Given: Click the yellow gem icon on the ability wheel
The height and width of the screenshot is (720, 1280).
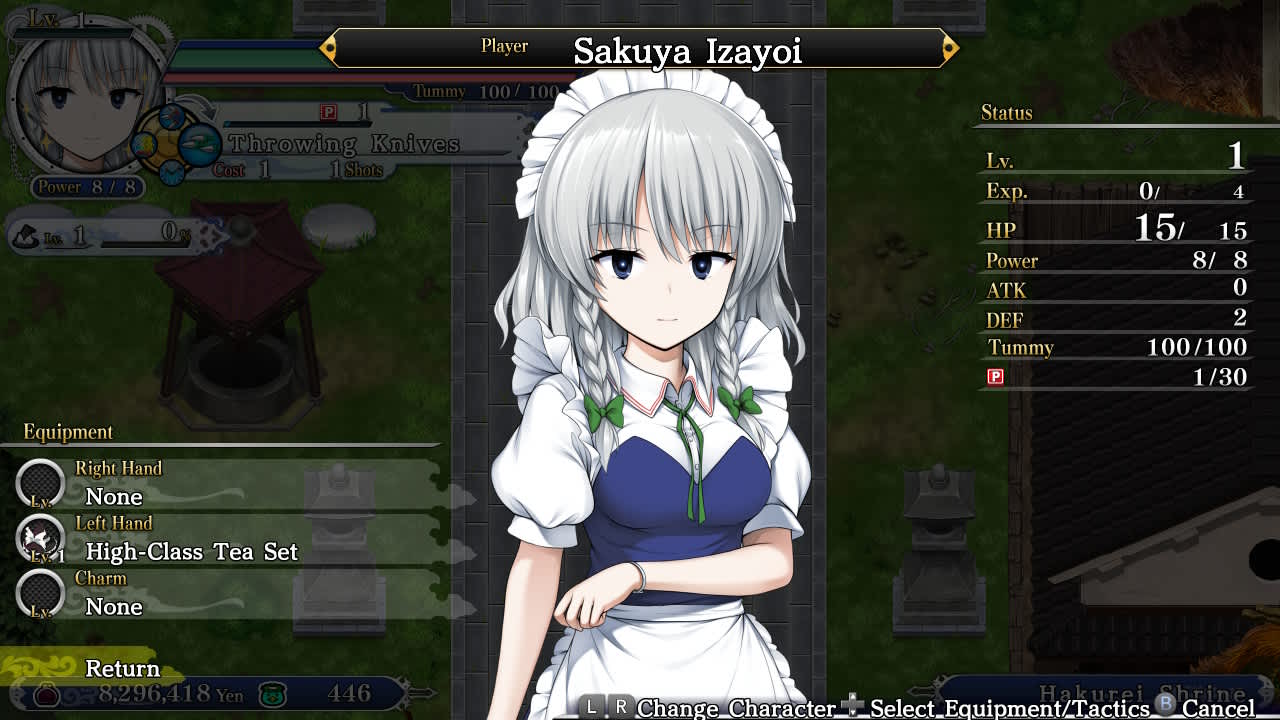Looking at the screenshot, I should click(145, 145).
